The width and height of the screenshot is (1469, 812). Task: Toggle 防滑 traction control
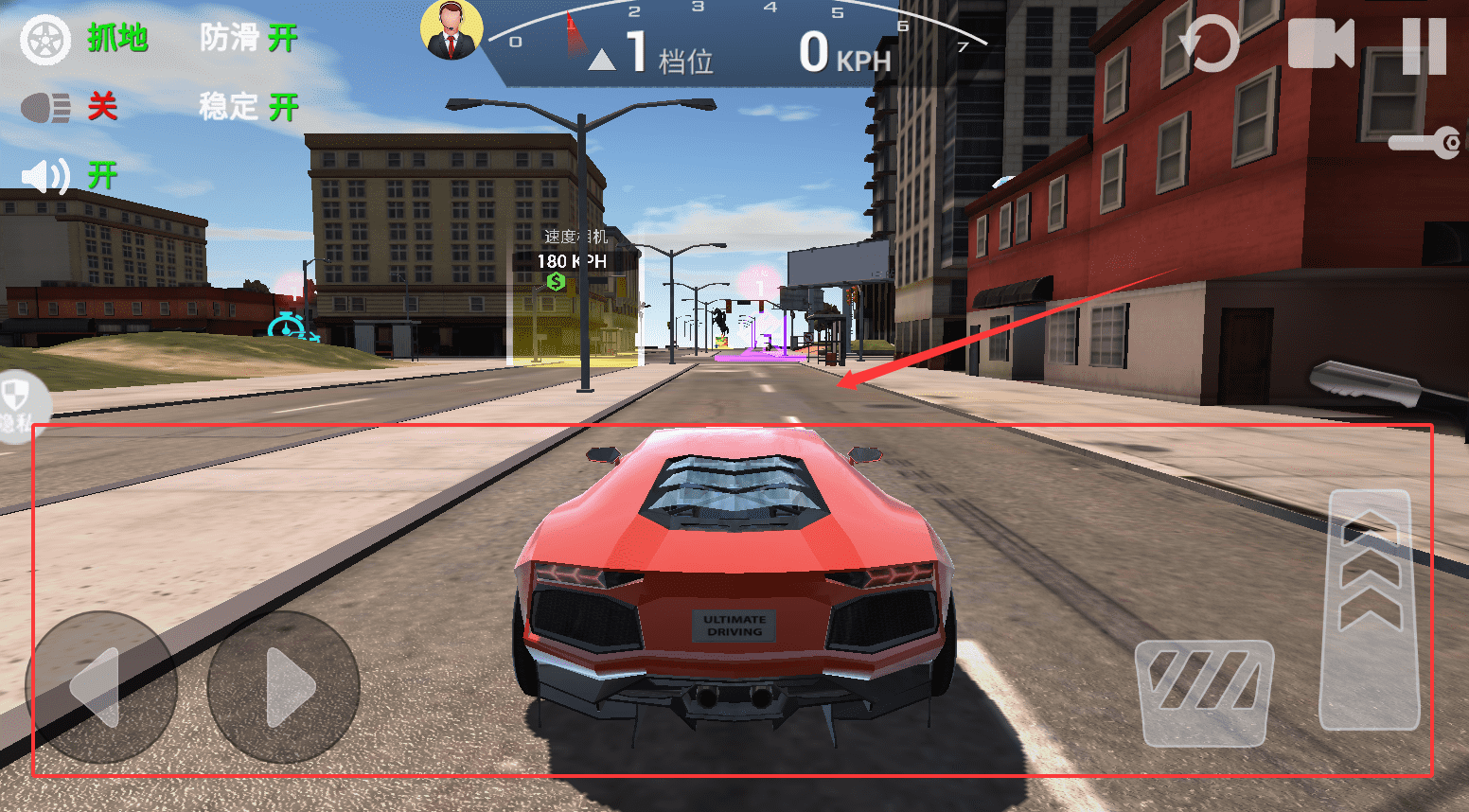pos(248,39)
